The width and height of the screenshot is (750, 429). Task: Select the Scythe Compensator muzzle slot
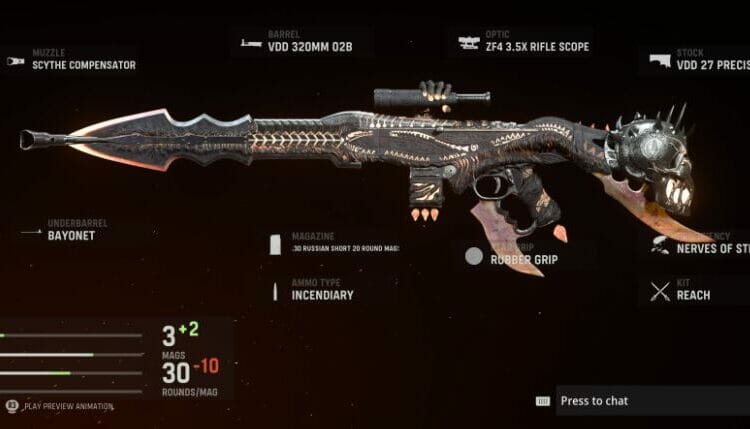(x=70, y=60)
